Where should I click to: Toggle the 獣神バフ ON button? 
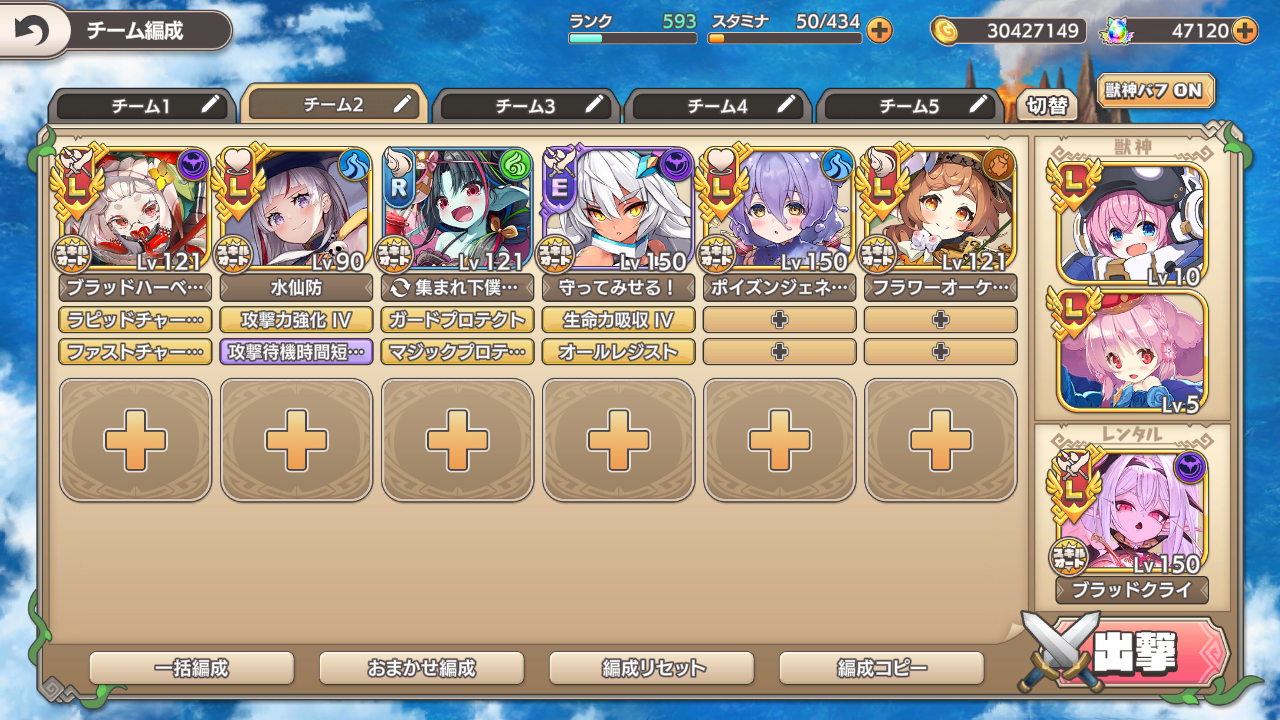coord(1155,91)
